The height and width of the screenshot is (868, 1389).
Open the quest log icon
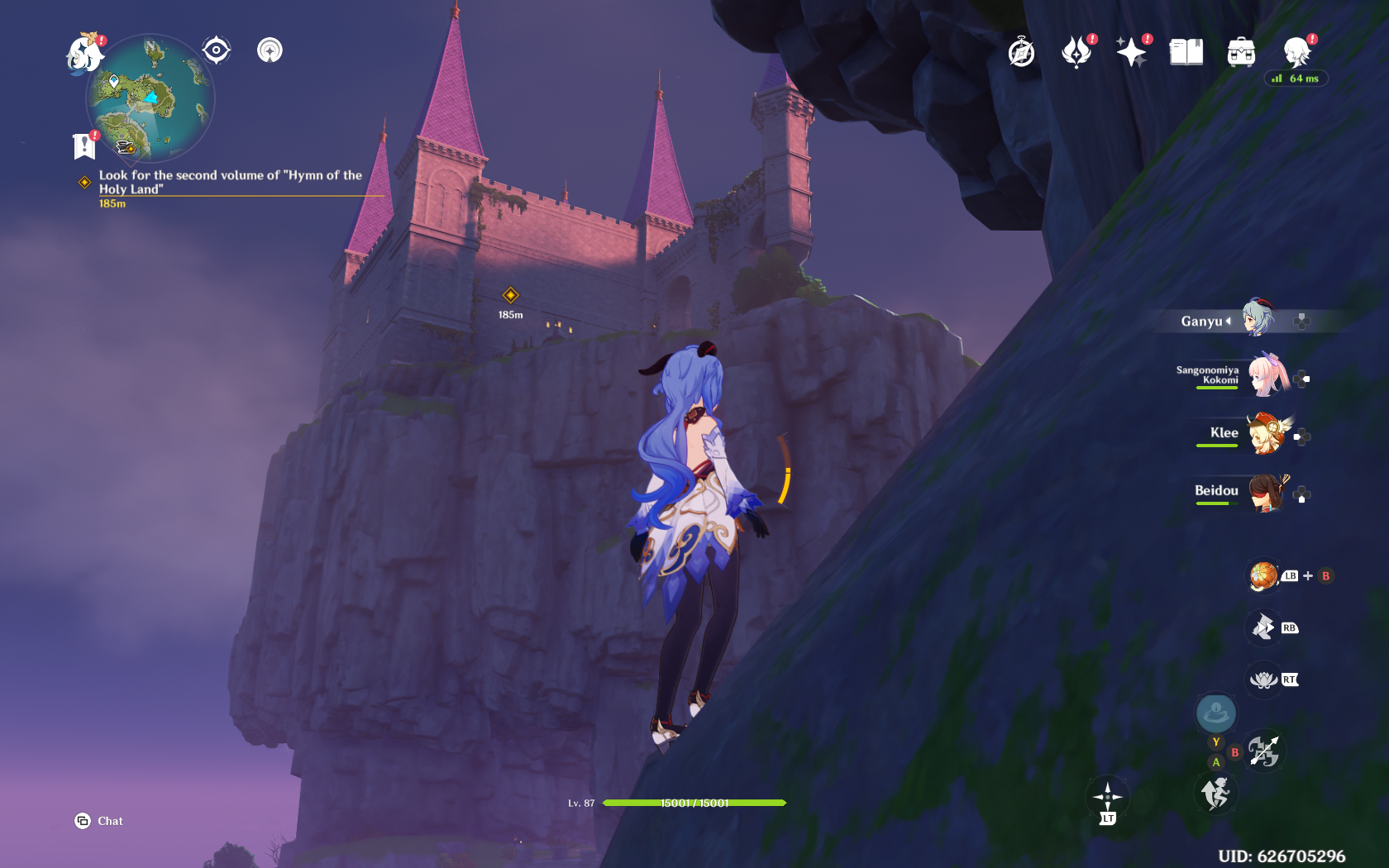click(x=84, y=146)
